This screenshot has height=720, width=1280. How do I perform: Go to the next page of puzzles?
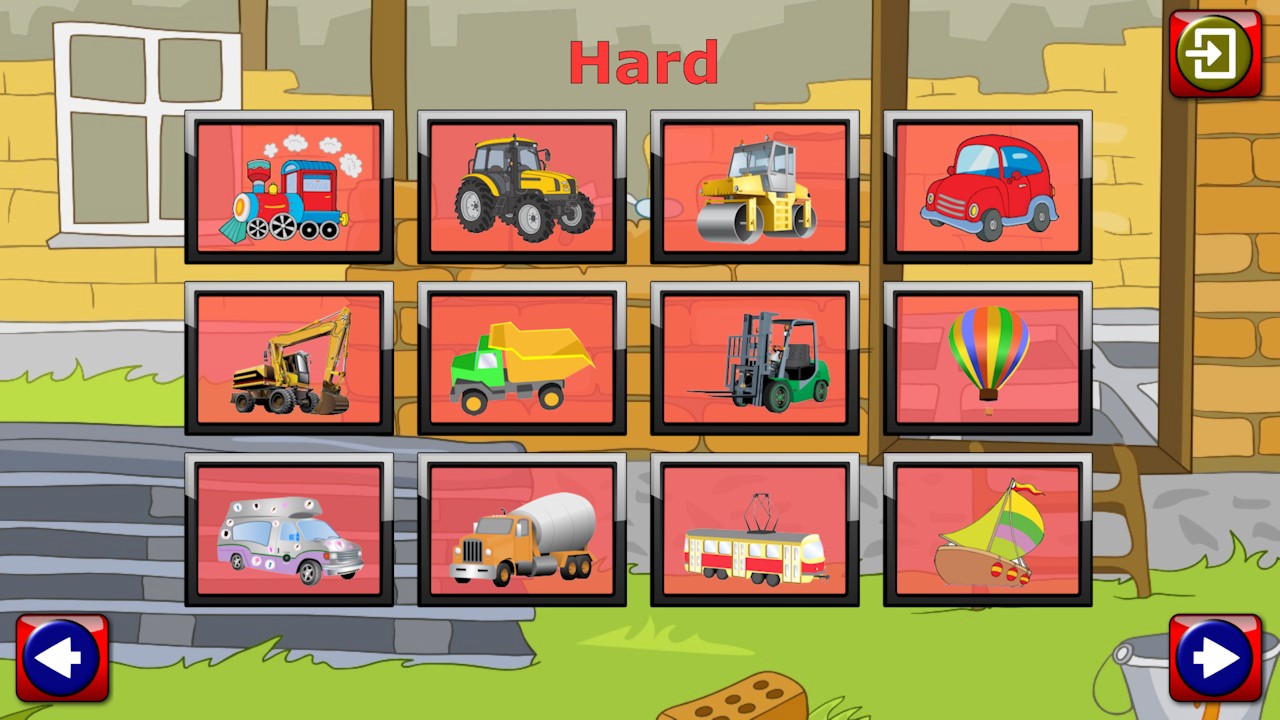1214,657
